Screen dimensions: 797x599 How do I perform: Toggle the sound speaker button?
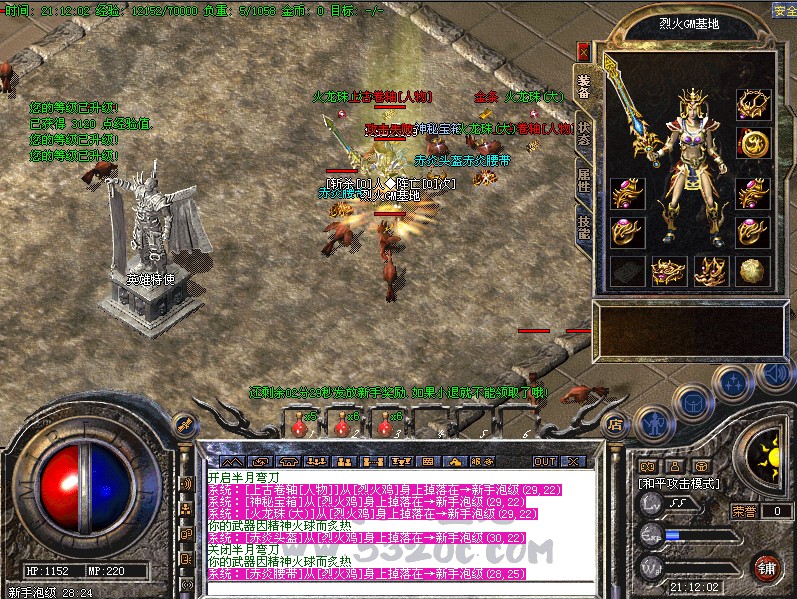click(x=773, y=375)
